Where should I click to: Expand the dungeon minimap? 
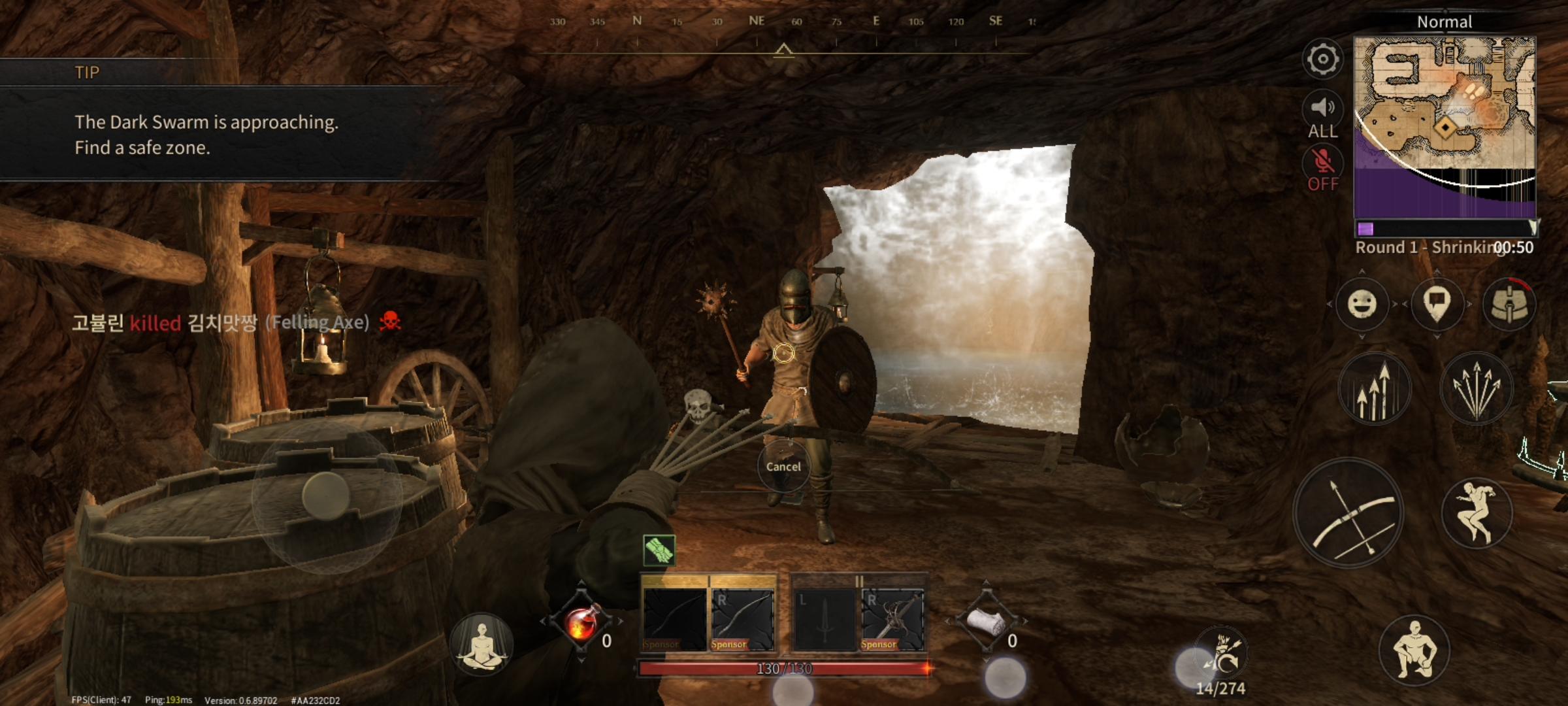pyautogui.click(x=1445, y=124)
